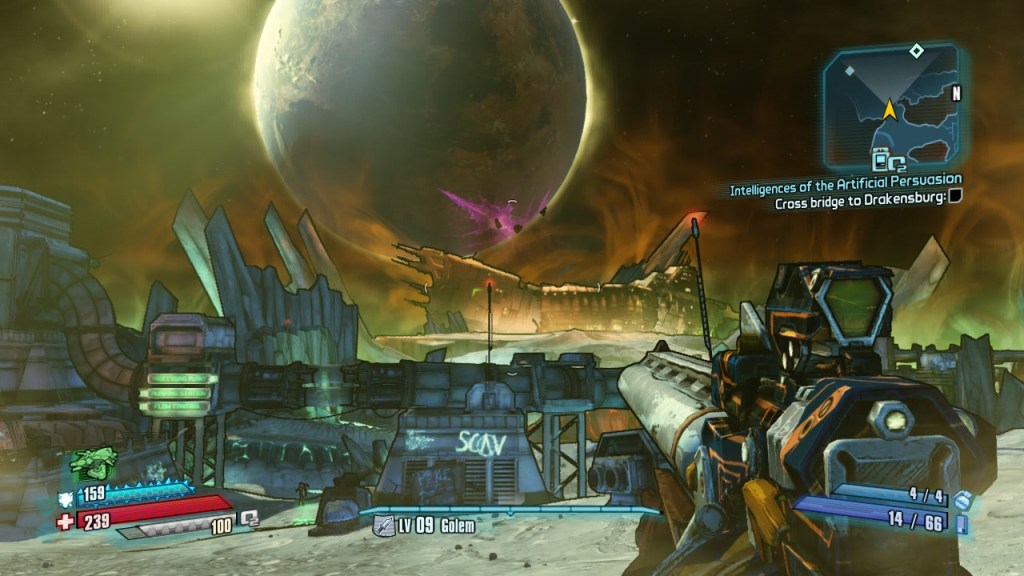The height and width of the screenshot is (576, 1024).
Task: Click the O2 kit icon below the minimap
Action: pos(889,158)
